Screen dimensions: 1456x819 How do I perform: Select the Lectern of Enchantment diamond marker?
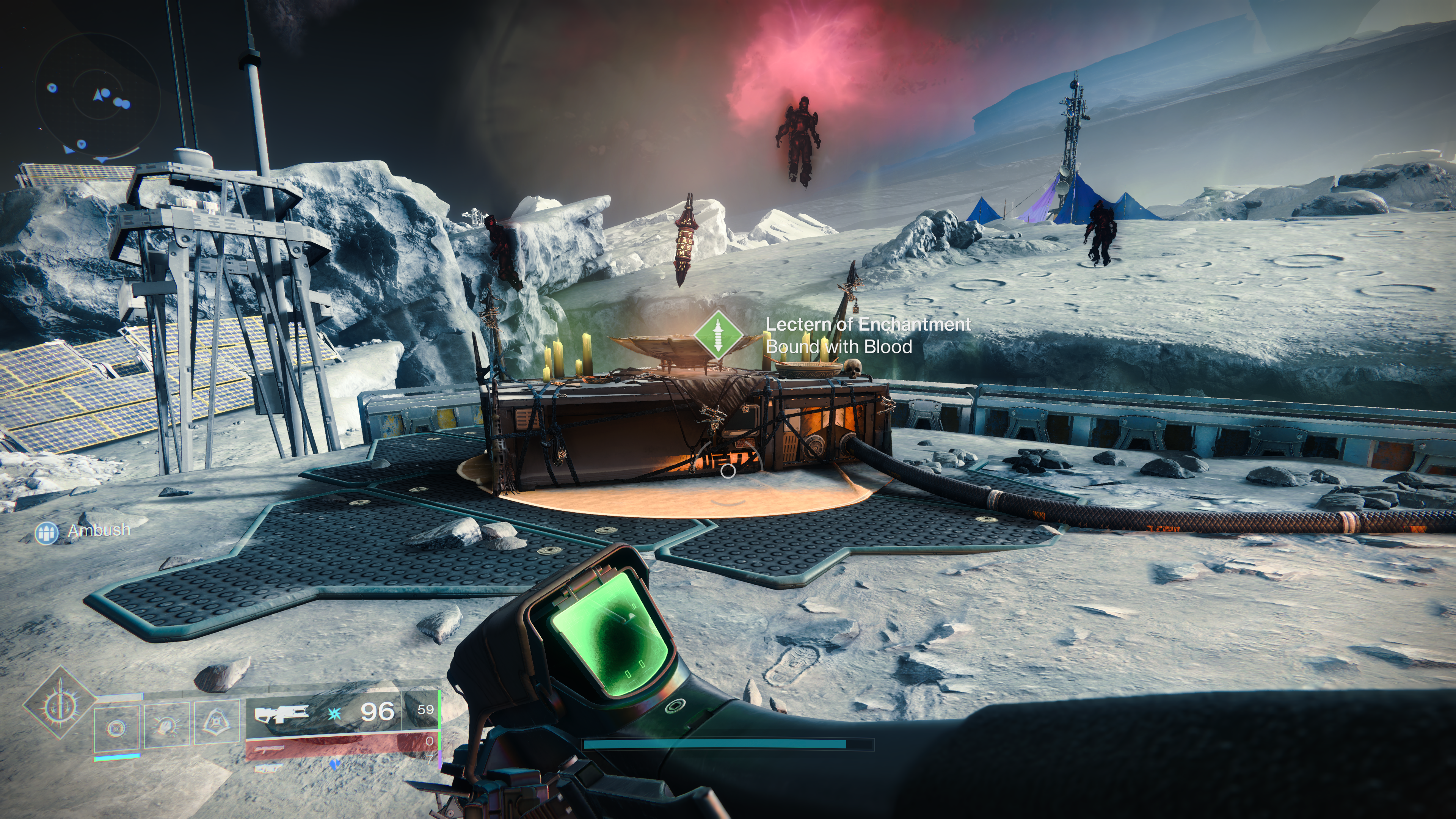tap(718, 334)
